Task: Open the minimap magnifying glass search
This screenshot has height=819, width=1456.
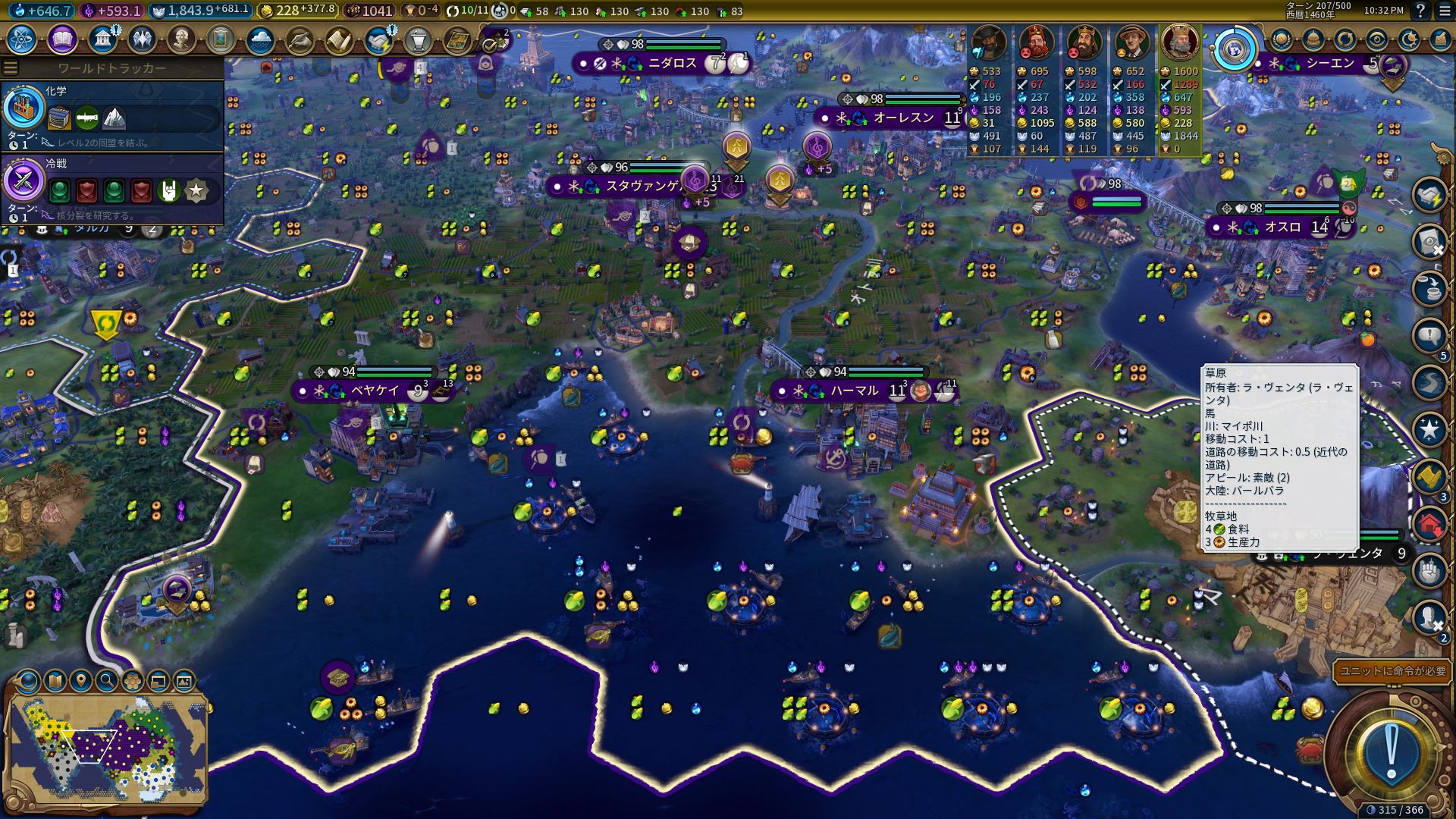Action: coord(106,680)
